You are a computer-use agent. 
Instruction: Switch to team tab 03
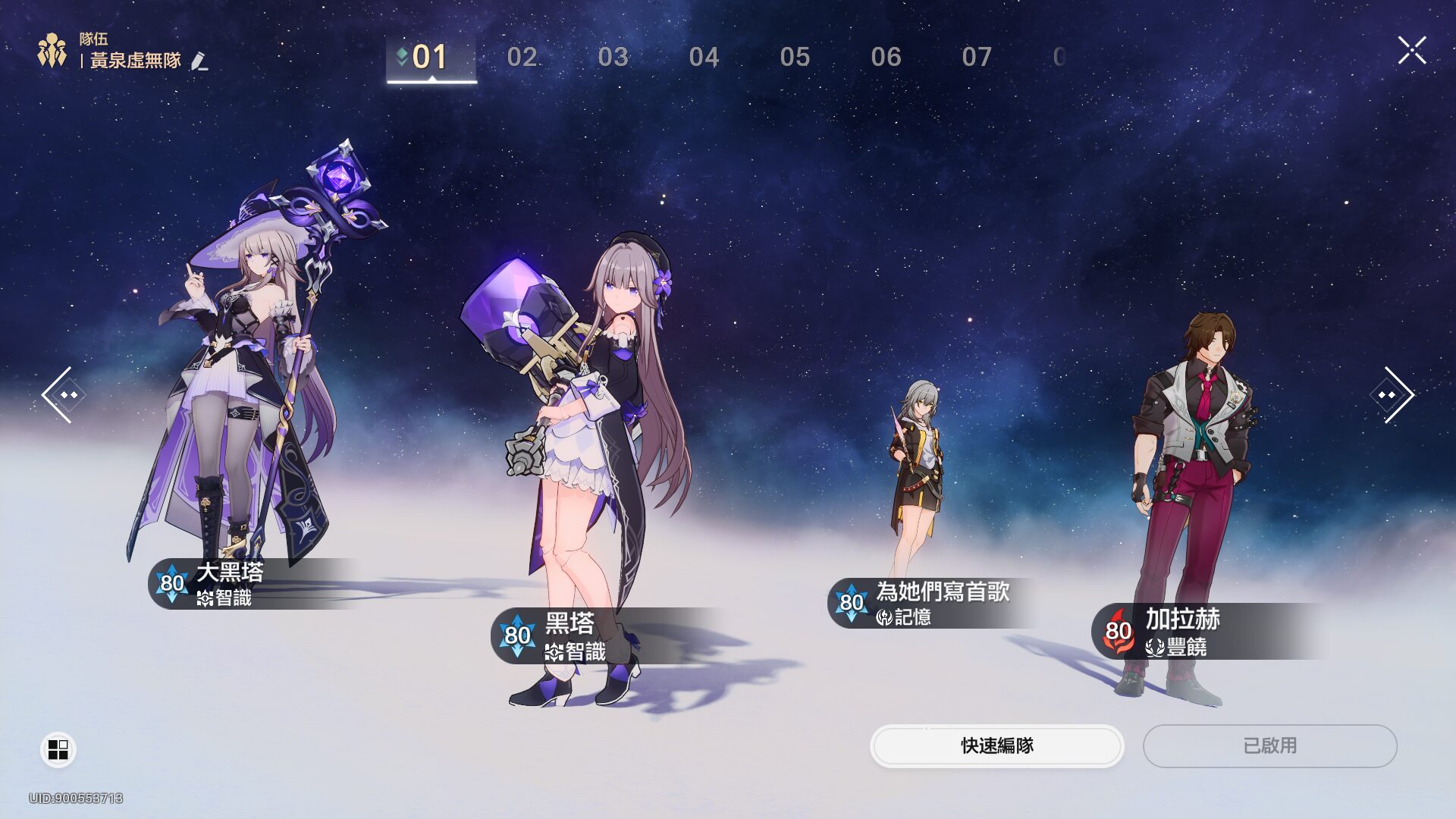click(x=613, y=57)
